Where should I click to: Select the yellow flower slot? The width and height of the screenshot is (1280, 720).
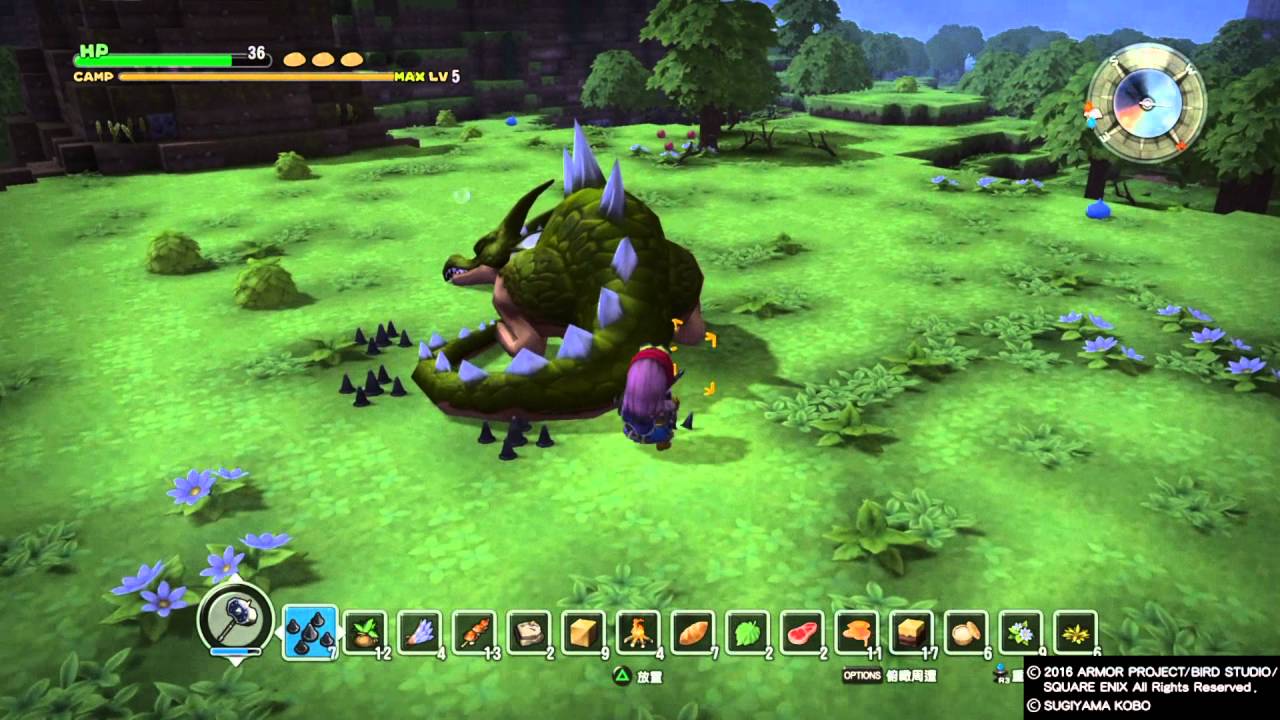pos(1076,633)
